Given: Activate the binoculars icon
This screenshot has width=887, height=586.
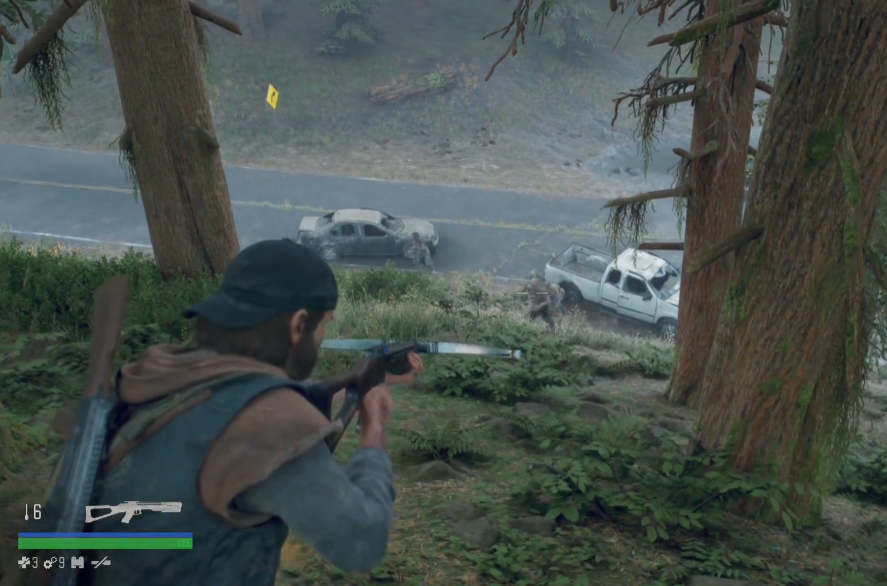Looking at the screenshot, I should point(77,563).
